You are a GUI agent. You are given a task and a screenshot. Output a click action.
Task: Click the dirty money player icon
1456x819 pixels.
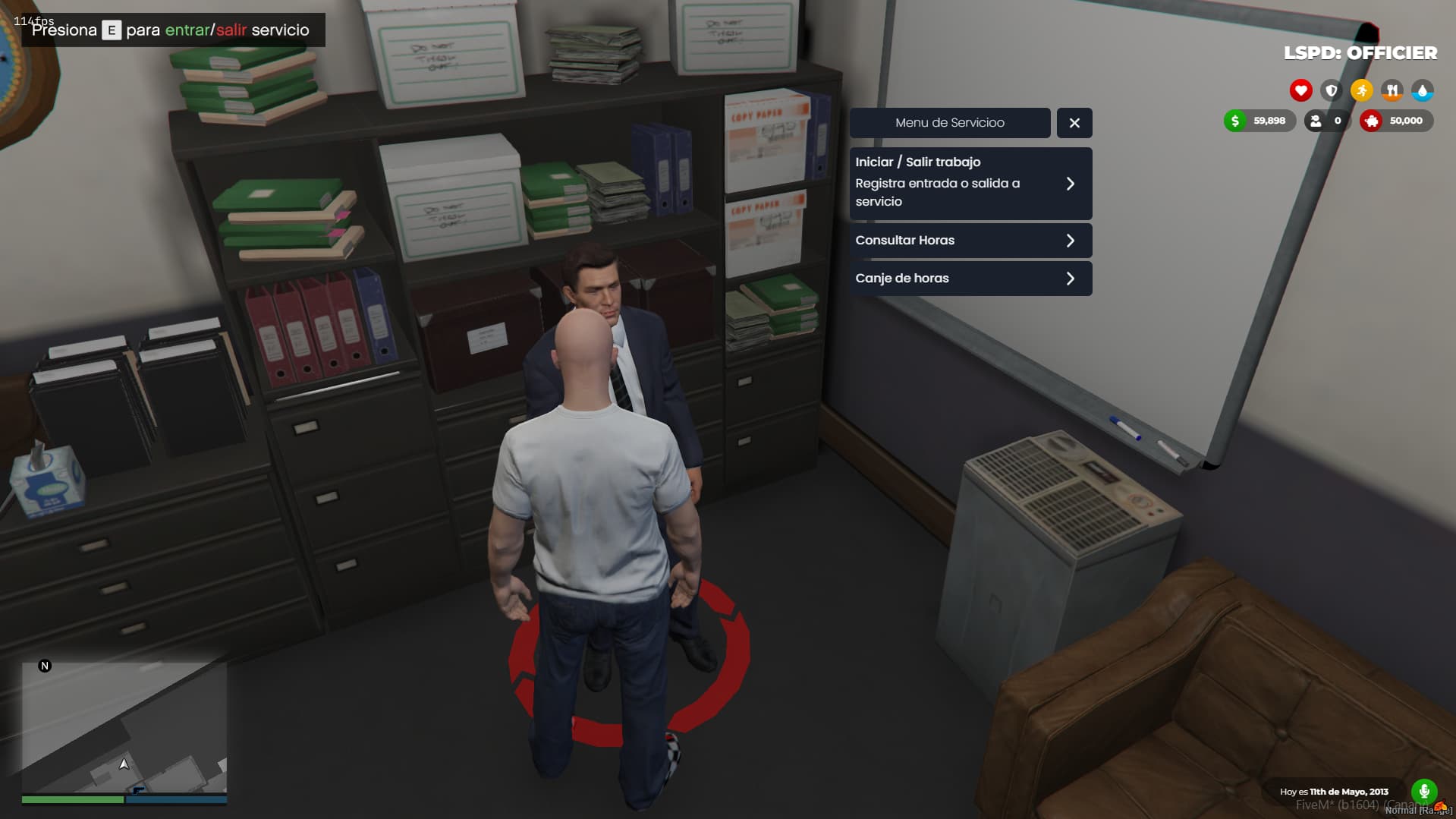pyautogui.click(x=1315, y=121)
